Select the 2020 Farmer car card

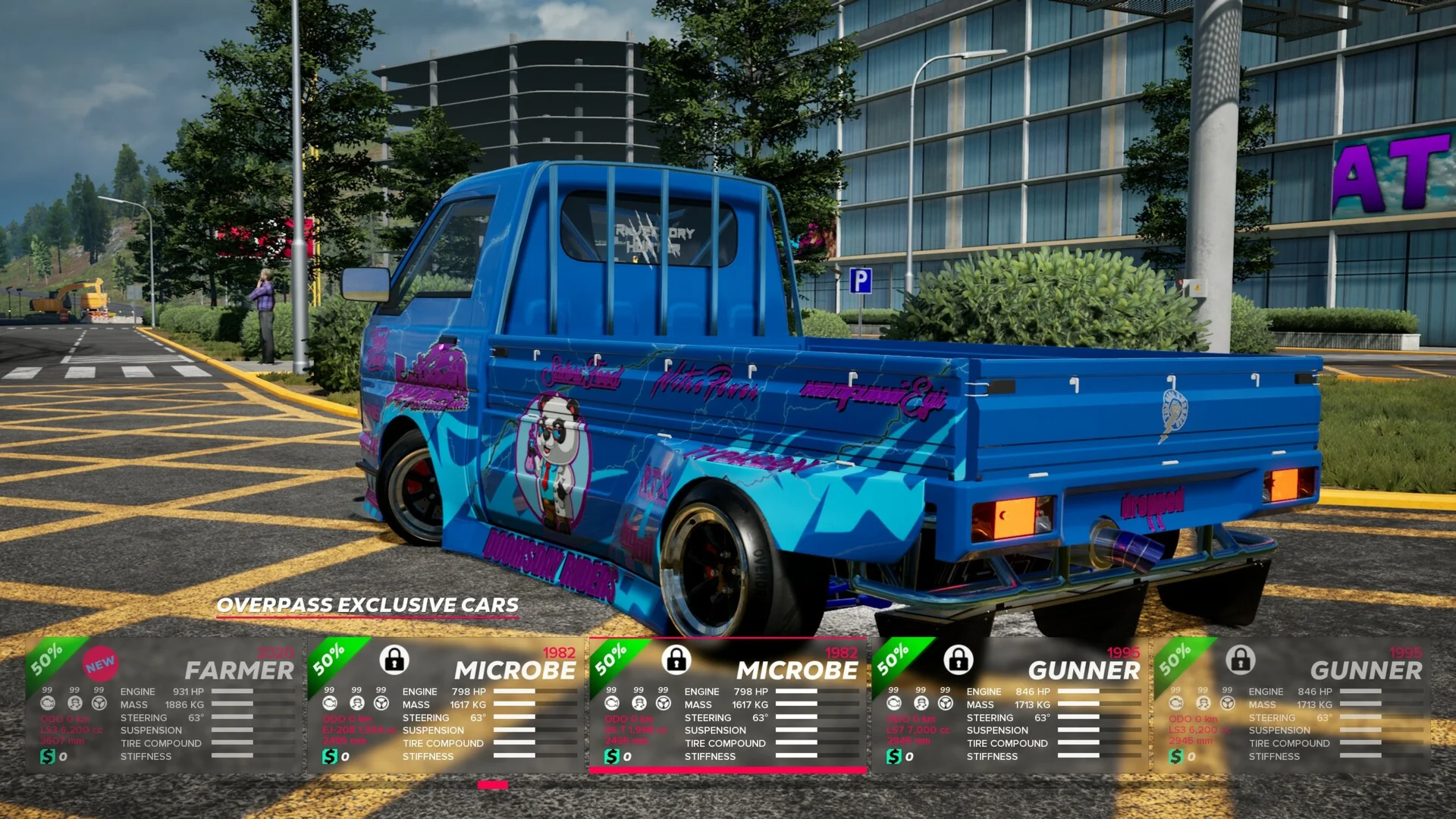(x=163, y=705)
